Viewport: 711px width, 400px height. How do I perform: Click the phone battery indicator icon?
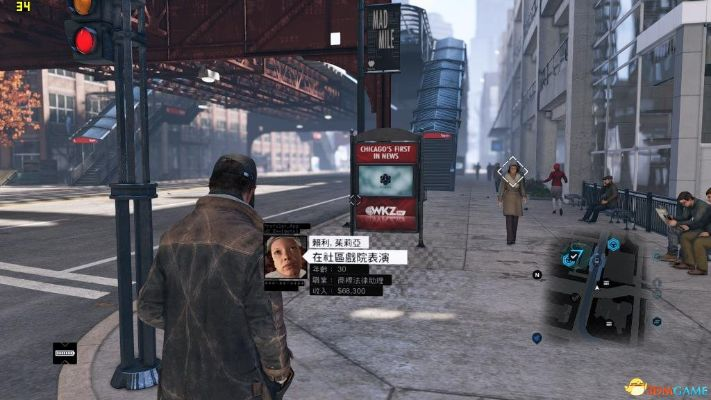pyautogui.click(x=65, y=353)
